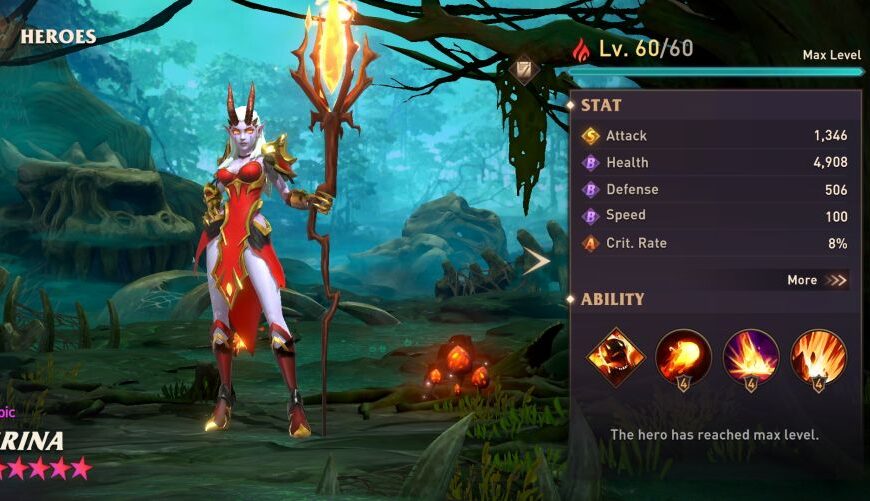
Task: Show more hero stats with More button
Action: click(x=817, y=280)
